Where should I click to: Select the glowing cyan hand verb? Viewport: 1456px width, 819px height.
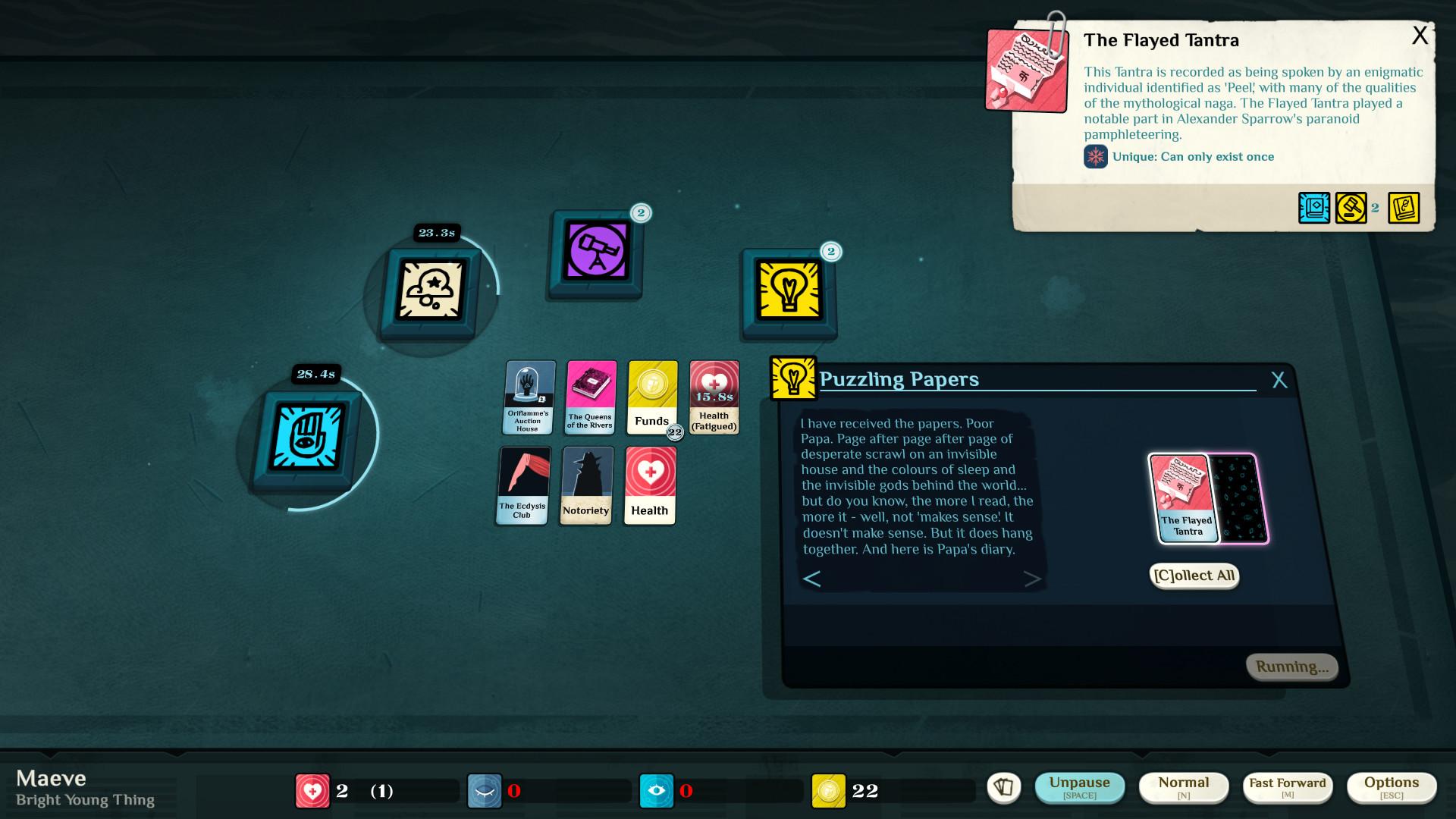(306, 435)
